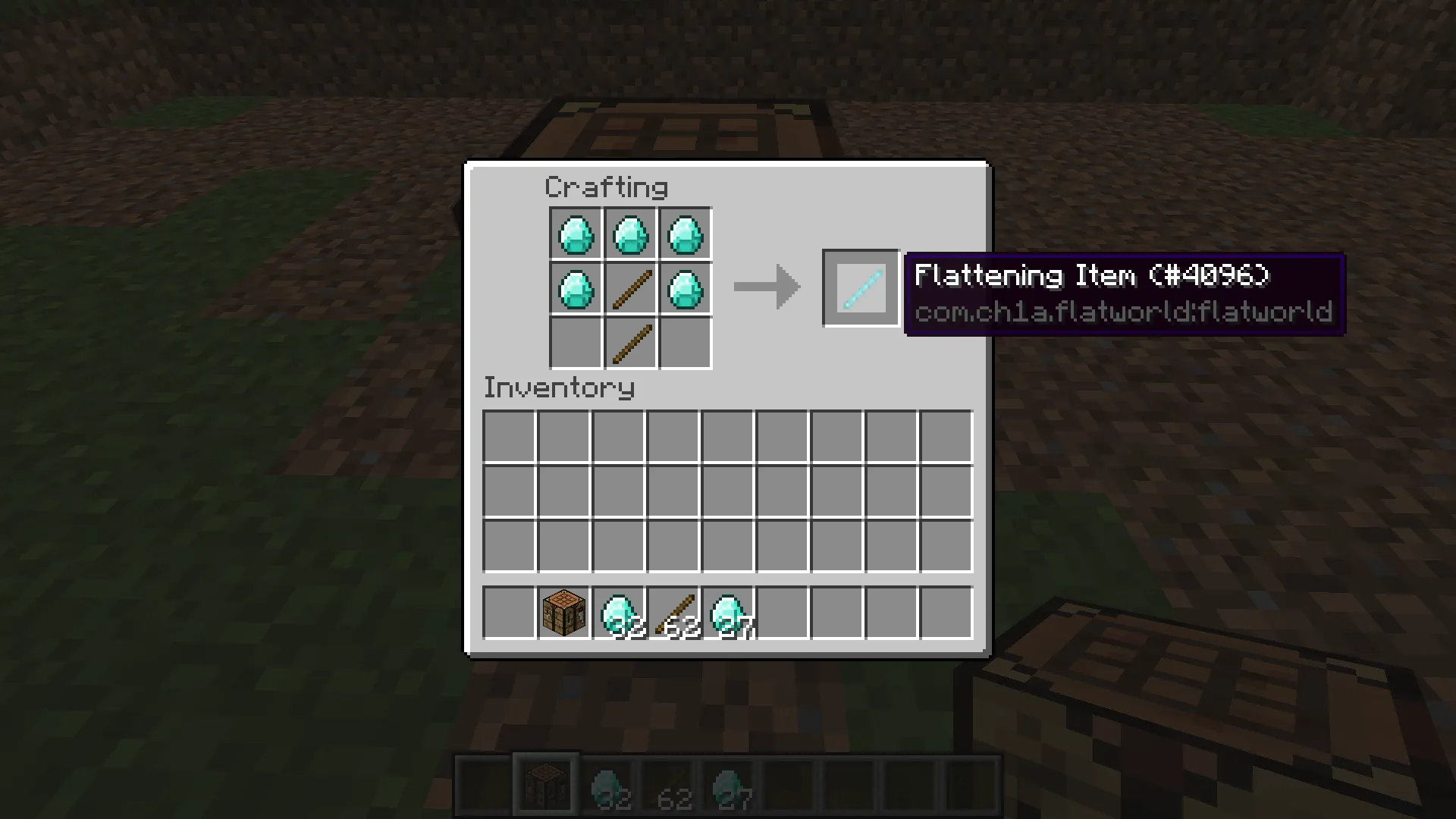Select the first empty inventory slot
Viewport: 1456px width, 819px height.
(x=510, y=432)
